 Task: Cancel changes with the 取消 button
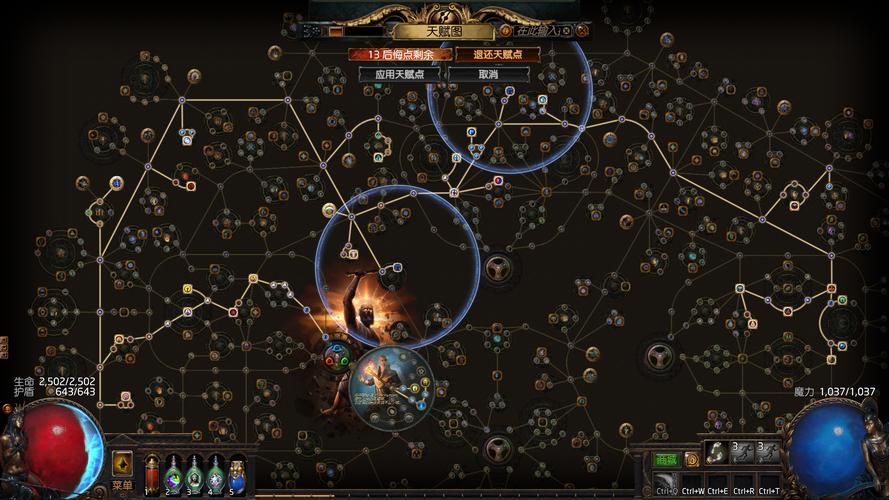pos(488,74)
